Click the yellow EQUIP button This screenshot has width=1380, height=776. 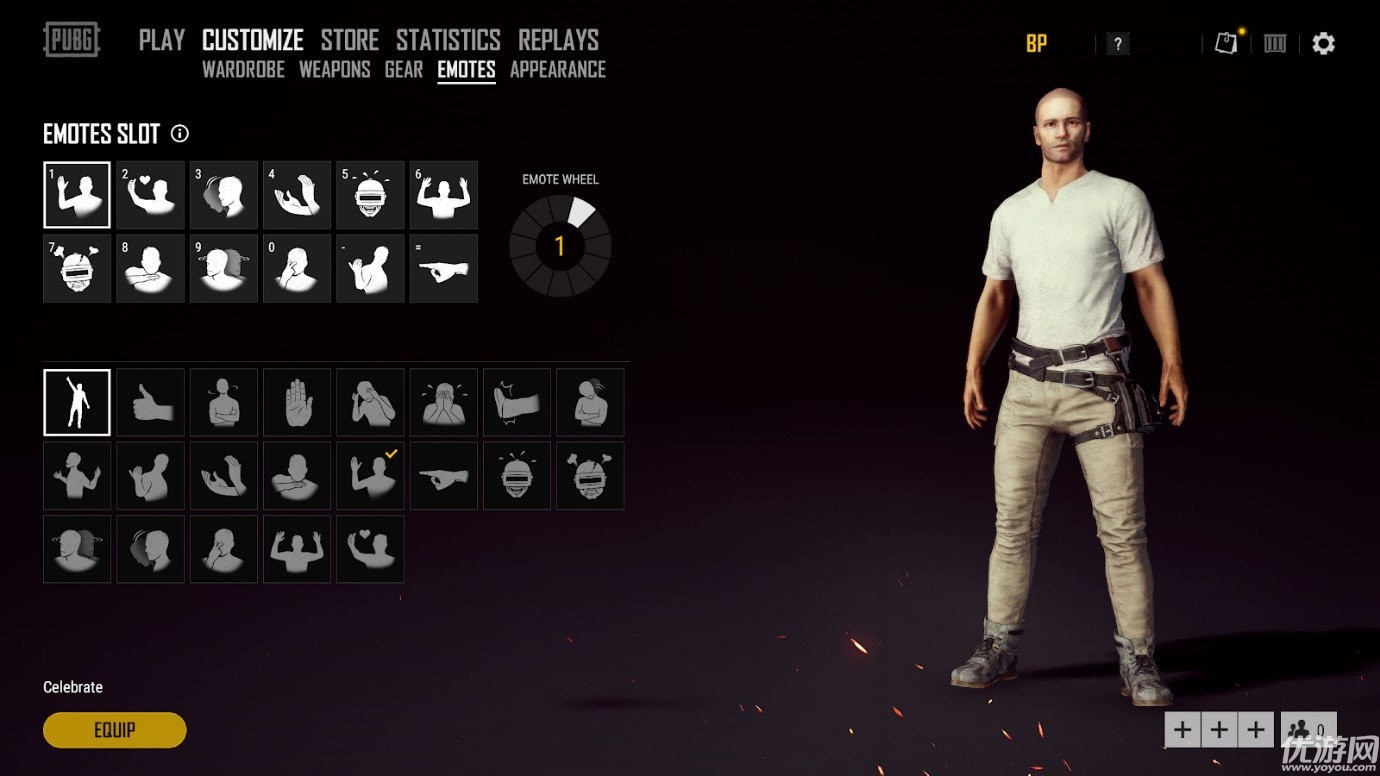[114, 730]
